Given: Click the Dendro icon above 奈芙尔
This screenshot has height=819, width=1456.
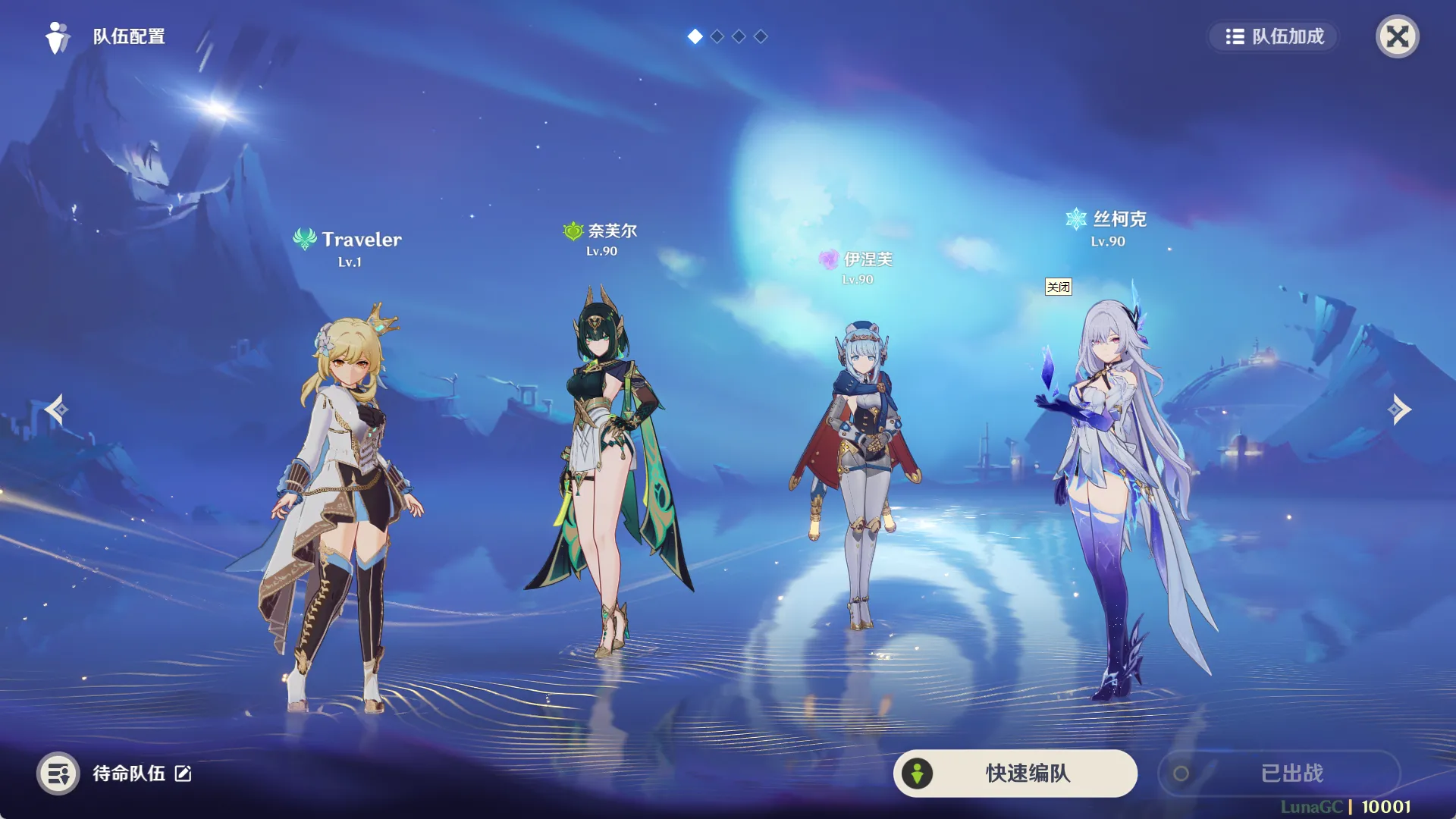Looking at the screenshot, I should (x=571, y=230).
